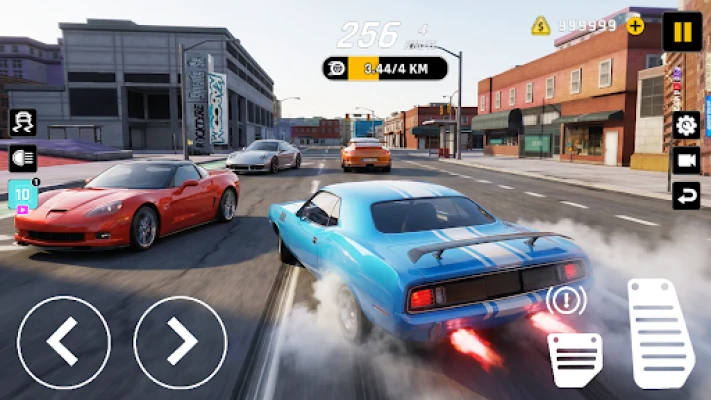Viewport: 711px width, 400px height.
Task: Add more coins with the plus button
Action: coord(635,26)
